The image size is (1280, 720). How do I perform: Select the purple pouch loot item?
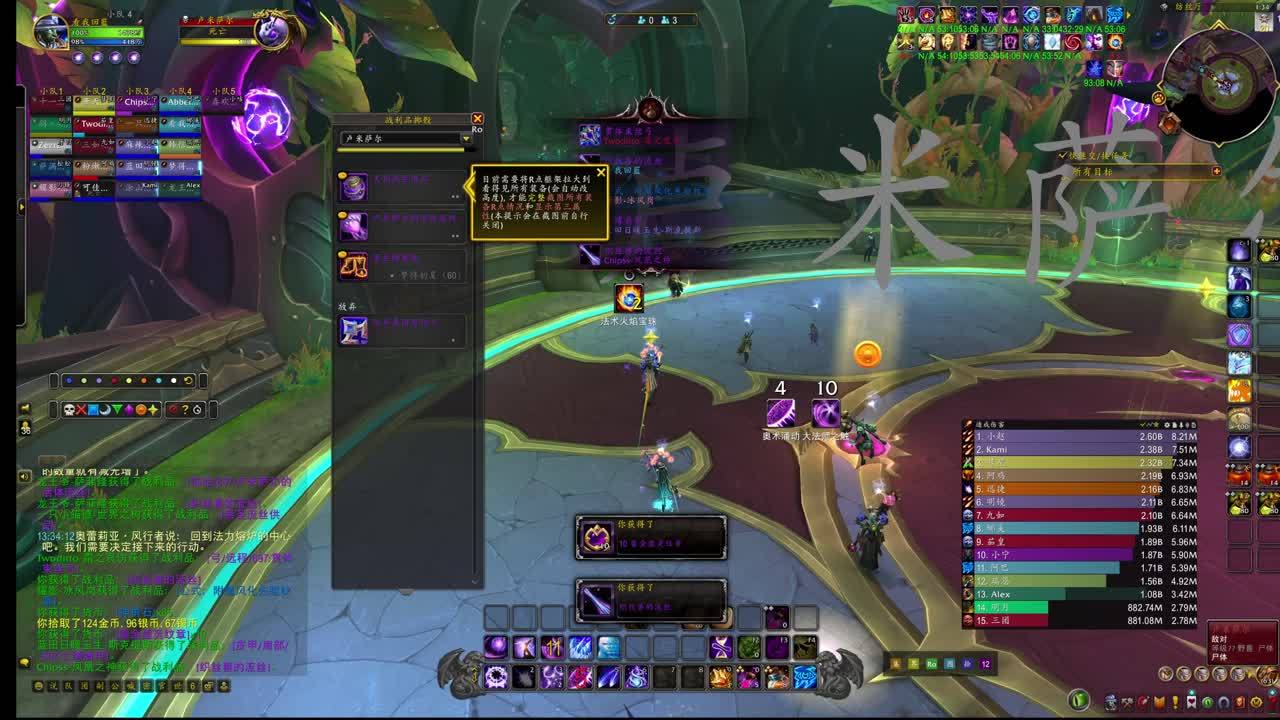coord(353,187)
